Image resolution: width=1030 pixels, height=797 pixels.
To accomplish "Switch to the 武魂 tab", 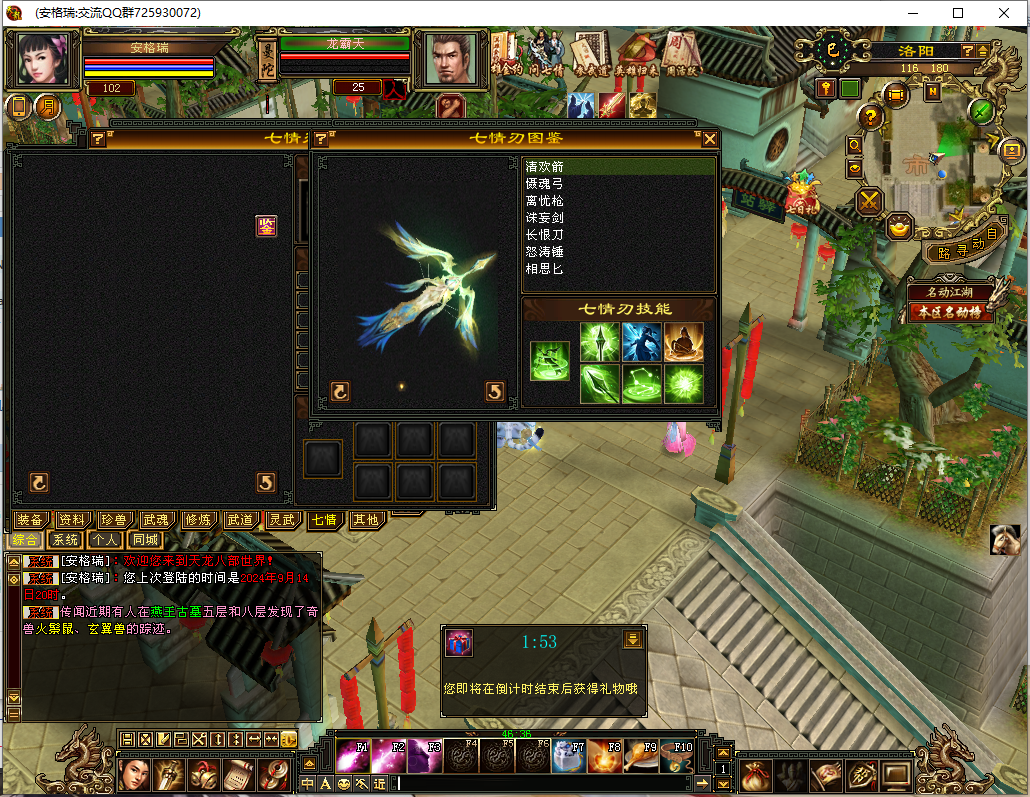I will point(155,520).
